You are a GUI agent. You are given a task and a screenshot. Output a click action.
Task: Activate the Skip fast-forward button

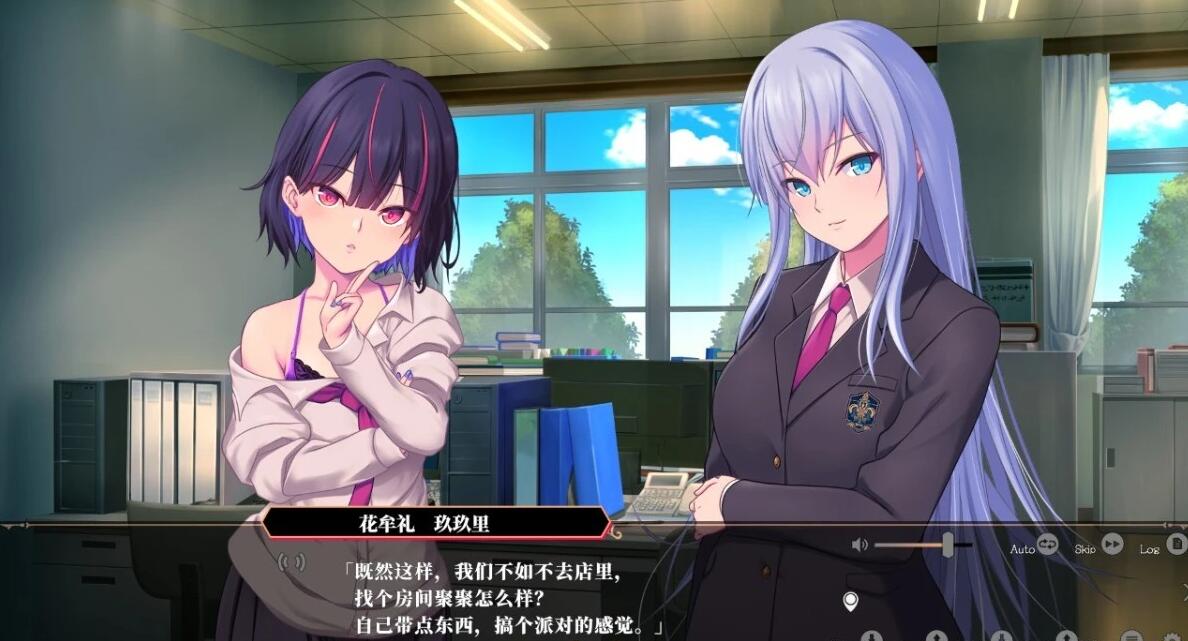pos(1112,545)
